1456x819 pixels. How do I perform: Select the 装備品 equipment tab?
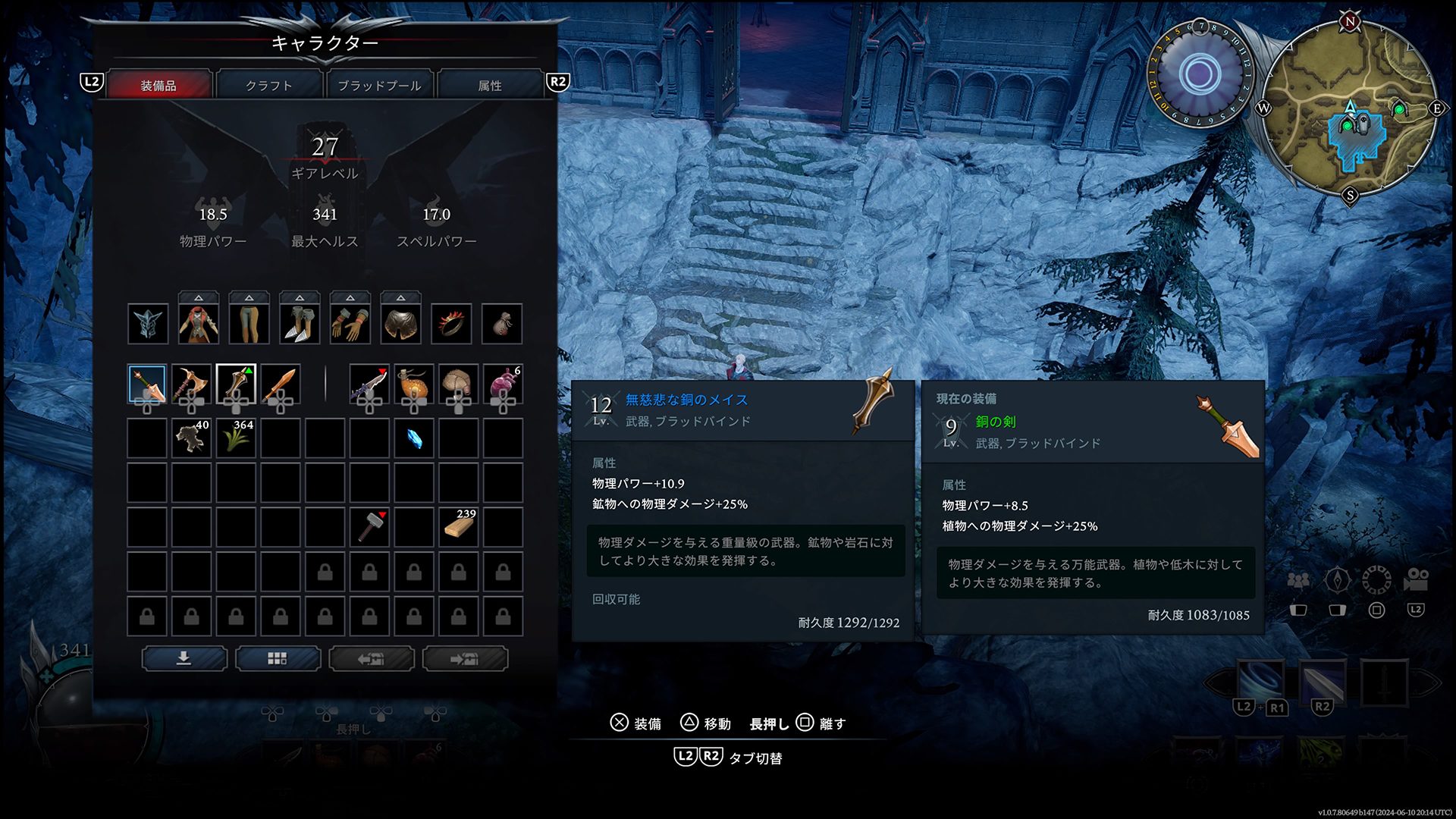(158, 85)
